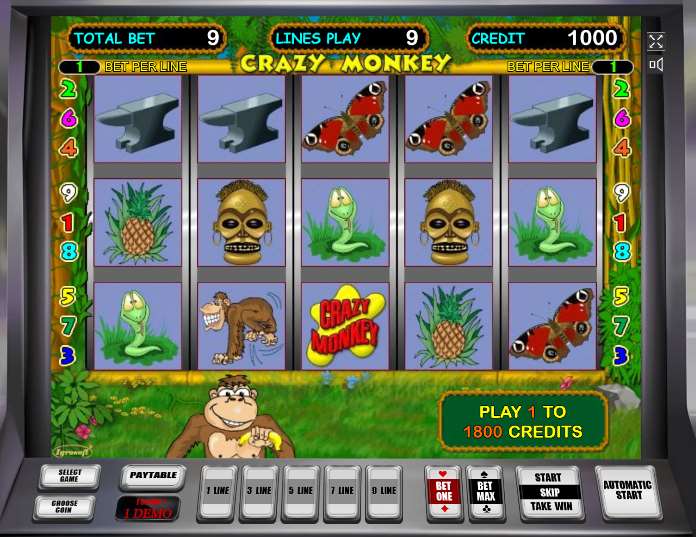Click the Bet One button
The width and height of the screenshot is (696, 537).
[444, 492]
